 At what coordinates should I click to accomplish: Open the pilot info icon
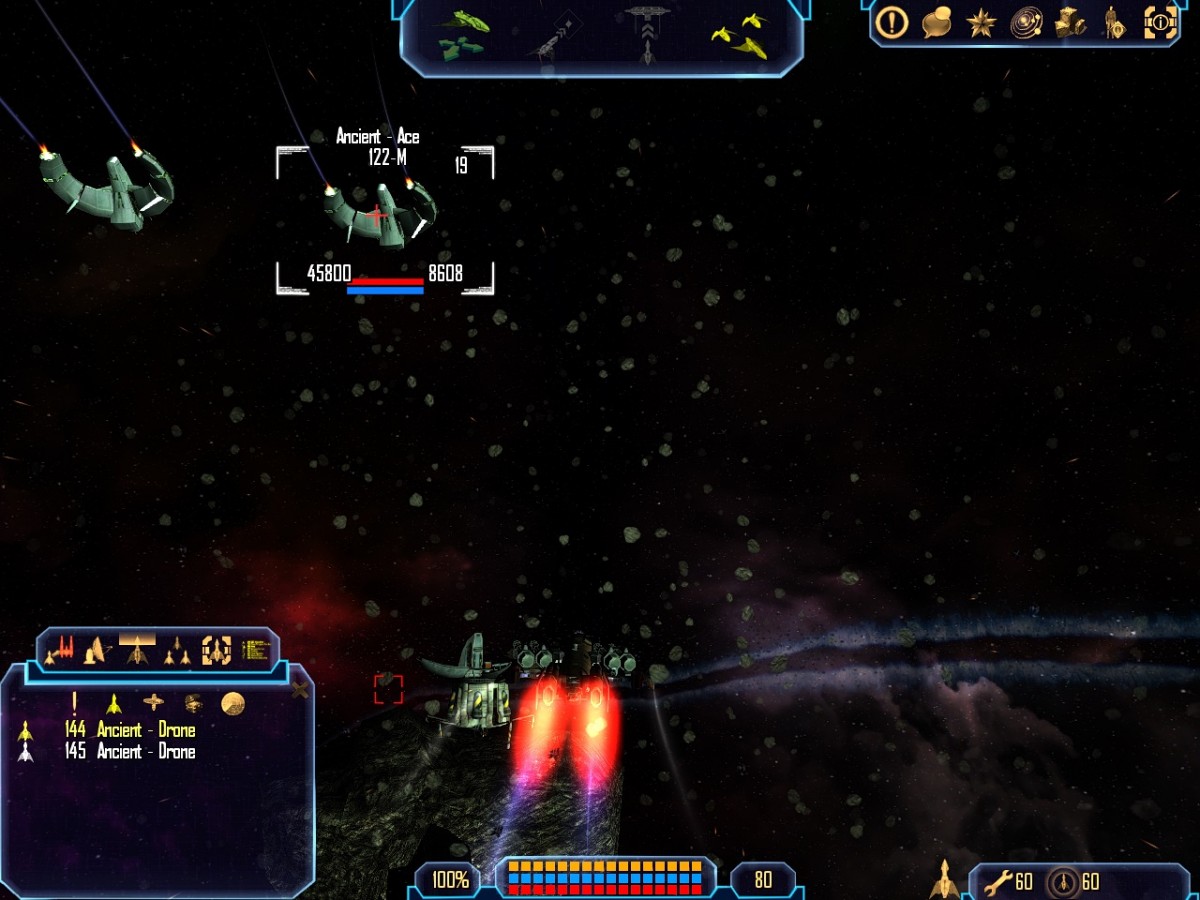(x=1112, y=22)
